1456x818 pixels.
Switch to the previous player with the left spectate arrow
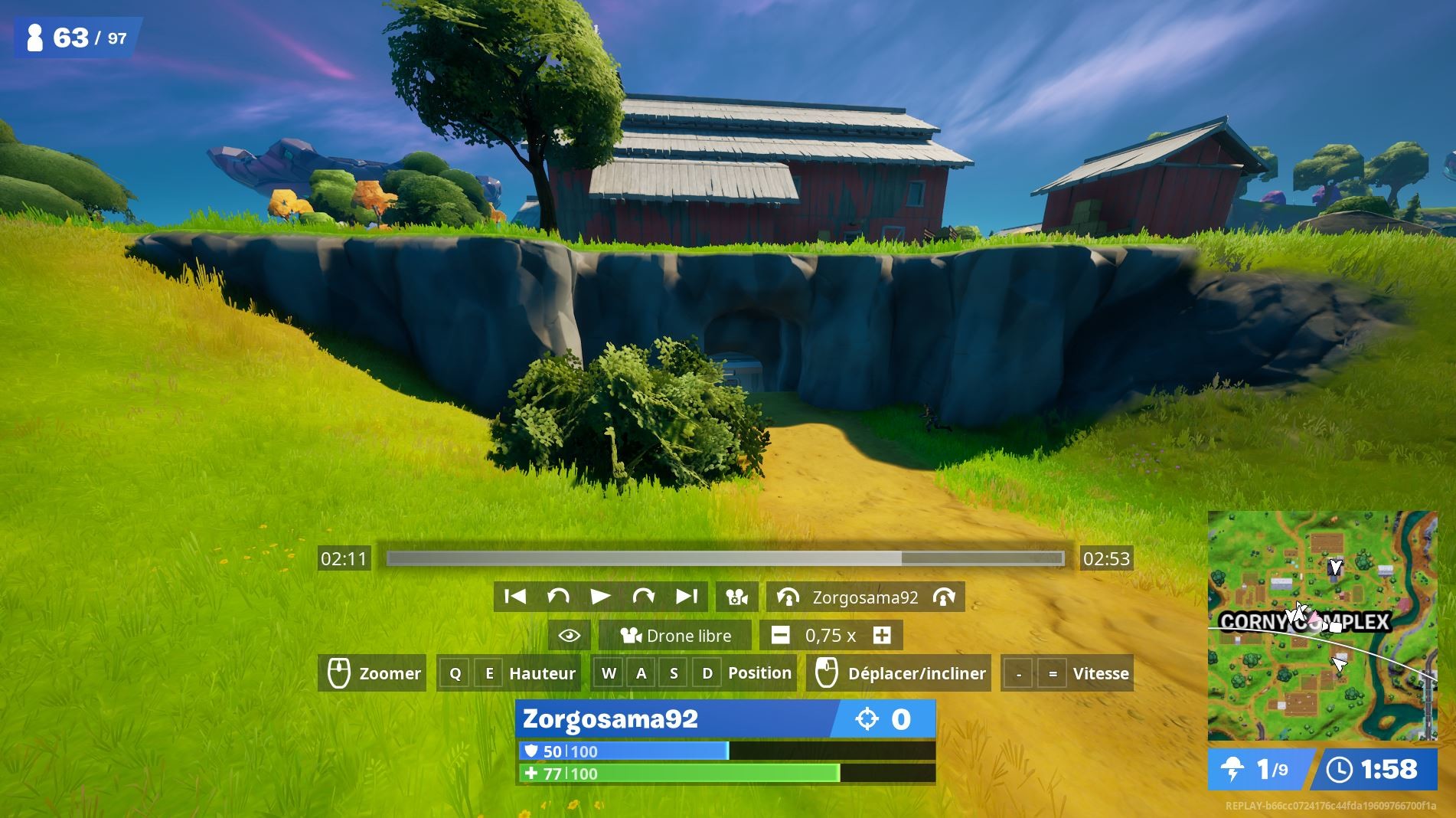(x=788, y=597)
